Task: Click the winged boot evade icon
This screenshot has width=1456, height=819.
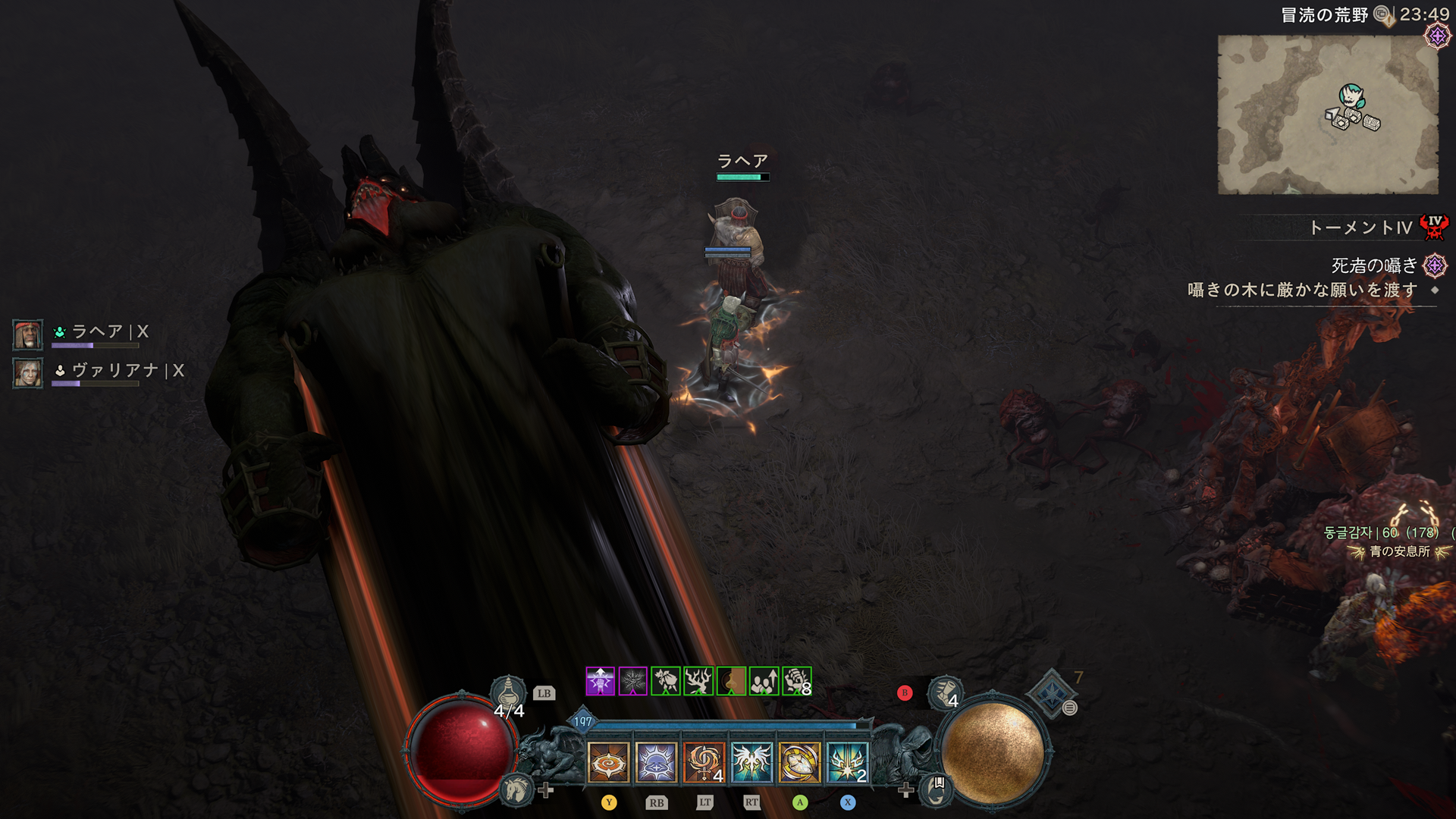Action: [944, 692]
